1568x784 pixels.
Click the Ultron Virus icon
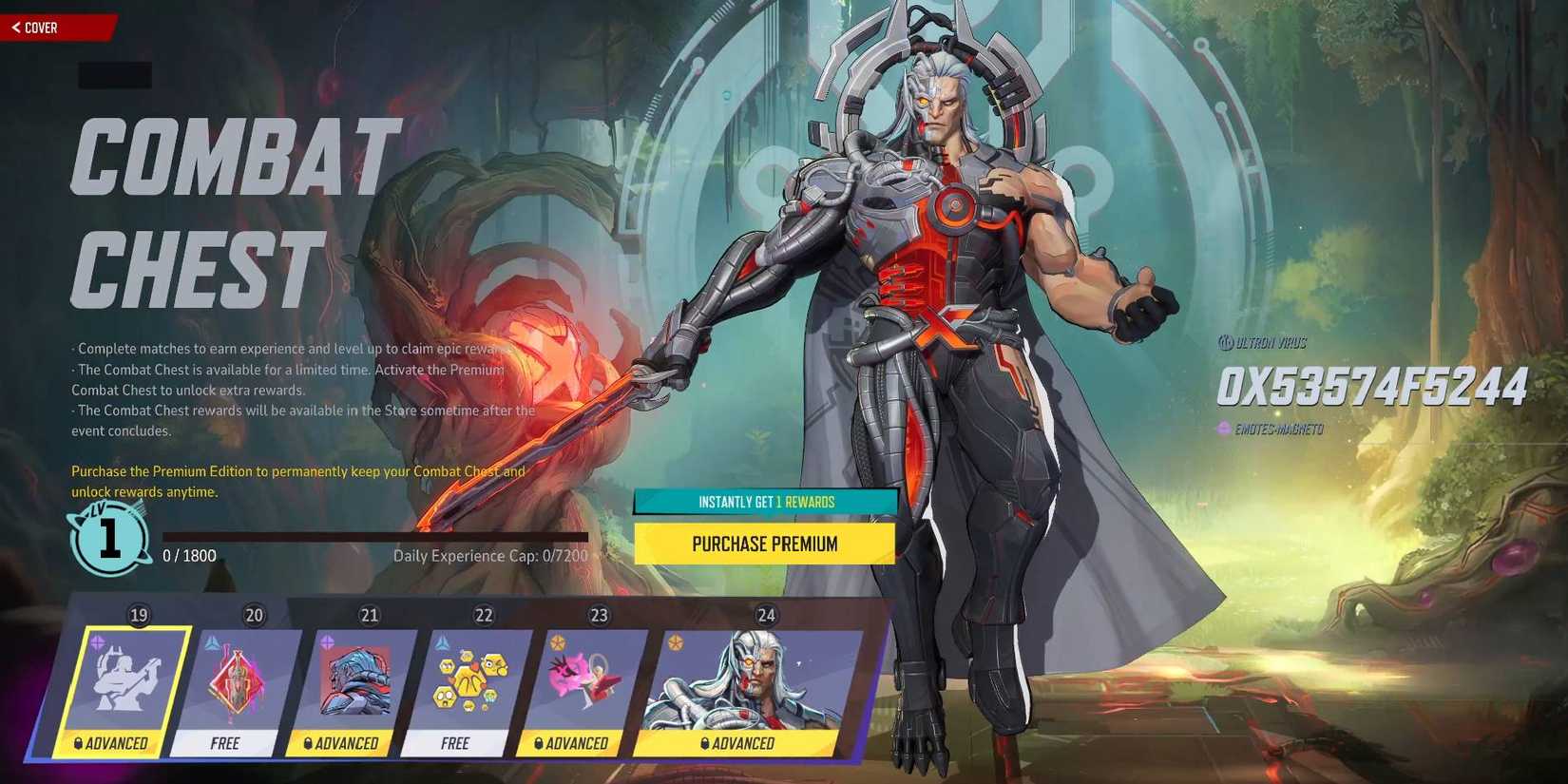[x=1226, y=342]
